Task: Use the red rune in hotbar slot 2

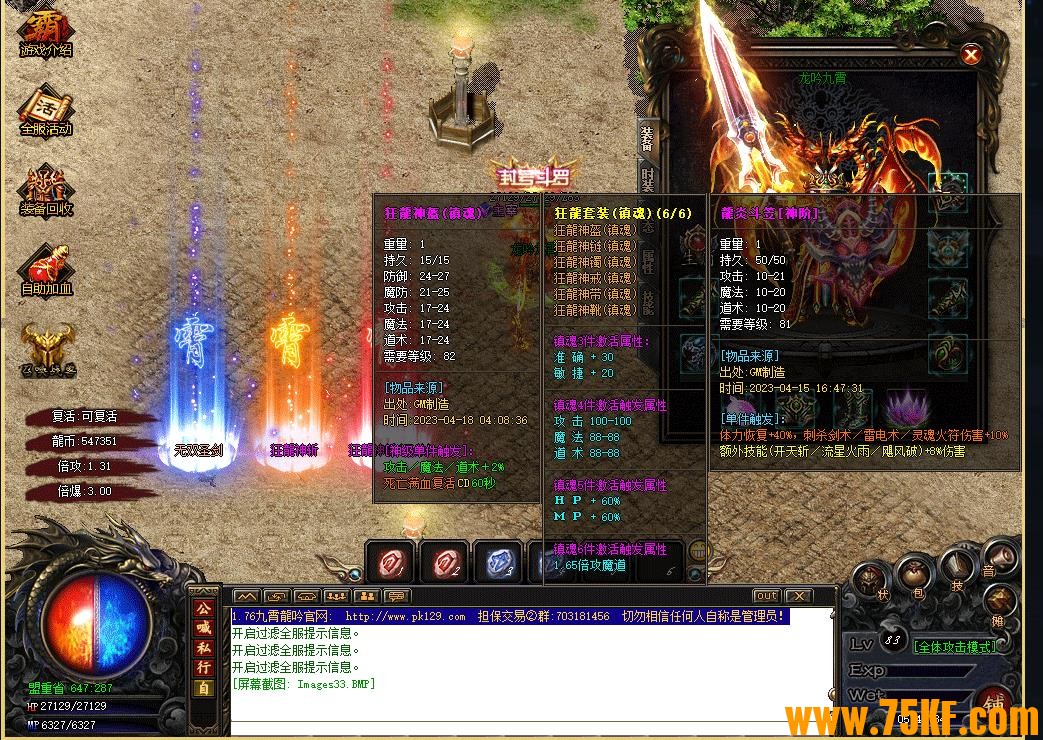Action: click(444, 565)
